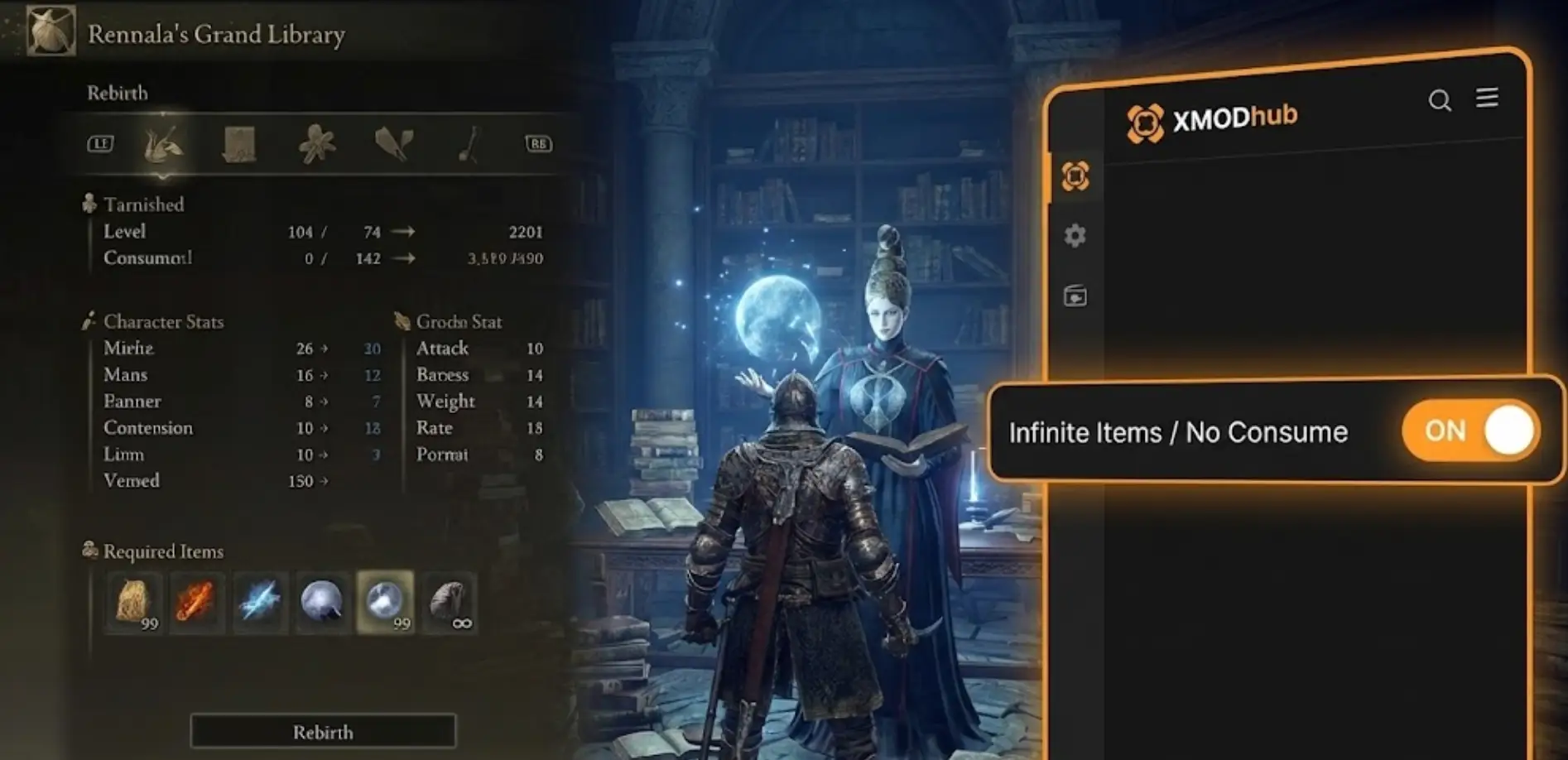Click the beast wings category icon

coord(394,142)
